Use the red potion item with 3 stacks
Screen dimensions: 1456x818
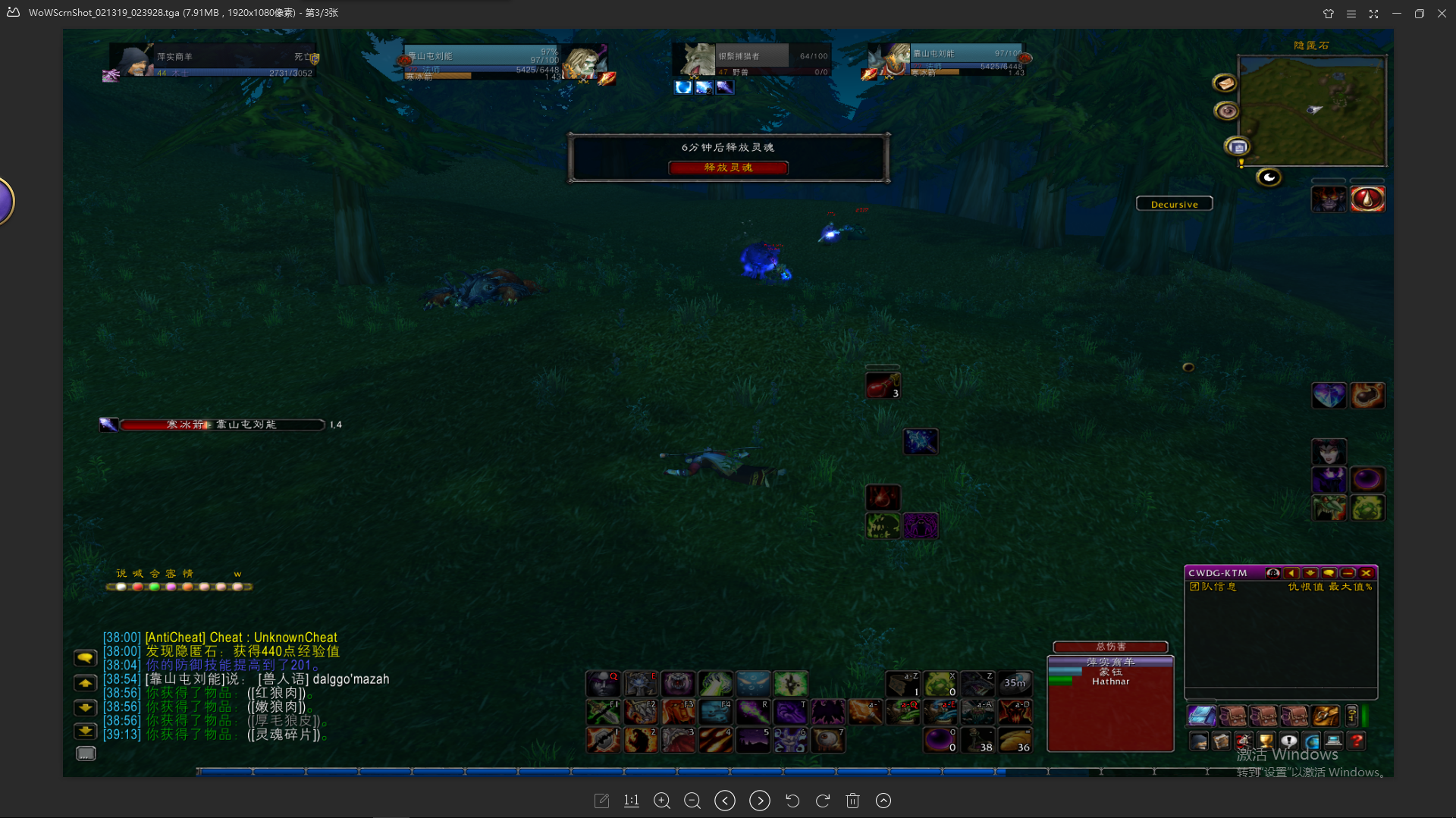883,386
